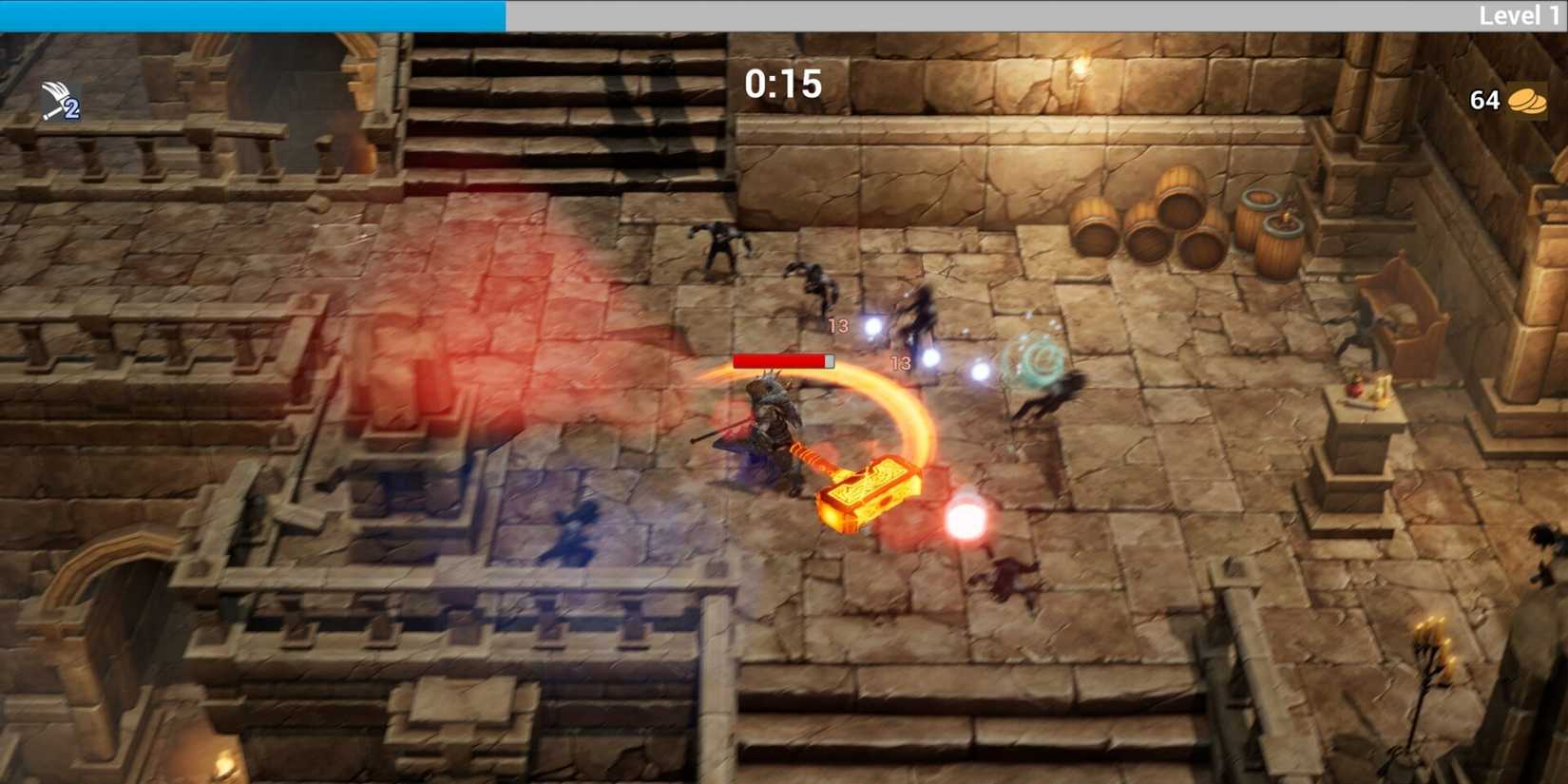Viewport: 1568px width, 784px height.
Task: Select the armored player character
Action: 772,418
